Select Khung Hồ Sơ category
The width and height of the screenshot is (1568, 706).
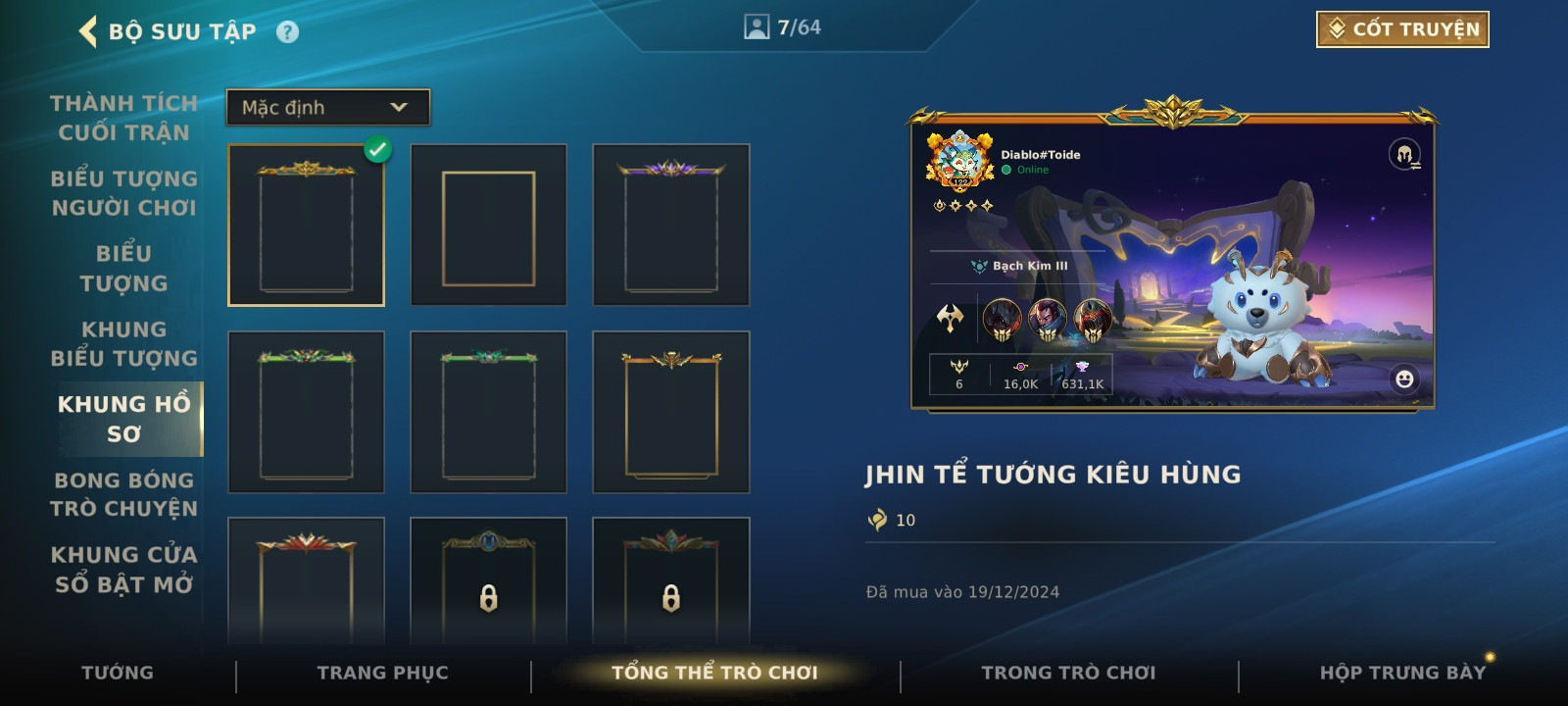coord(124,419)
